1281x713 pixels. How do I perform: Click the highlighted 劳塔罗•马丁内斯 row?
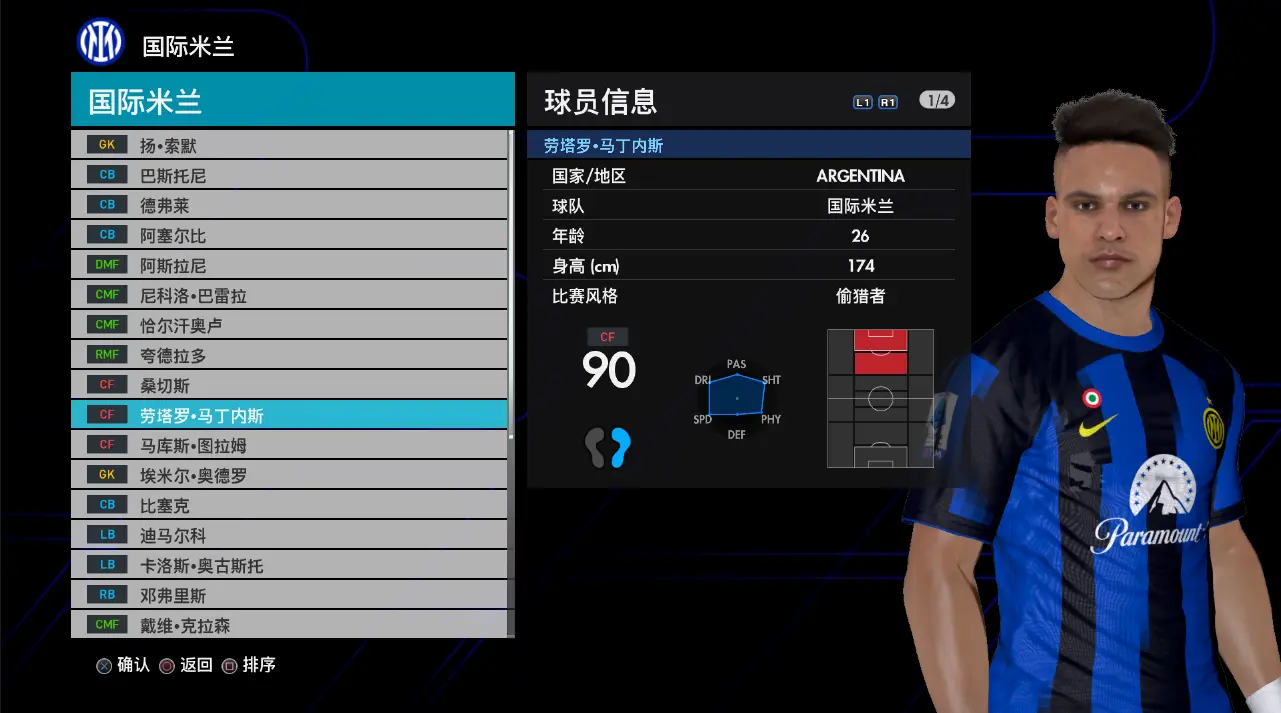[289, 415]
